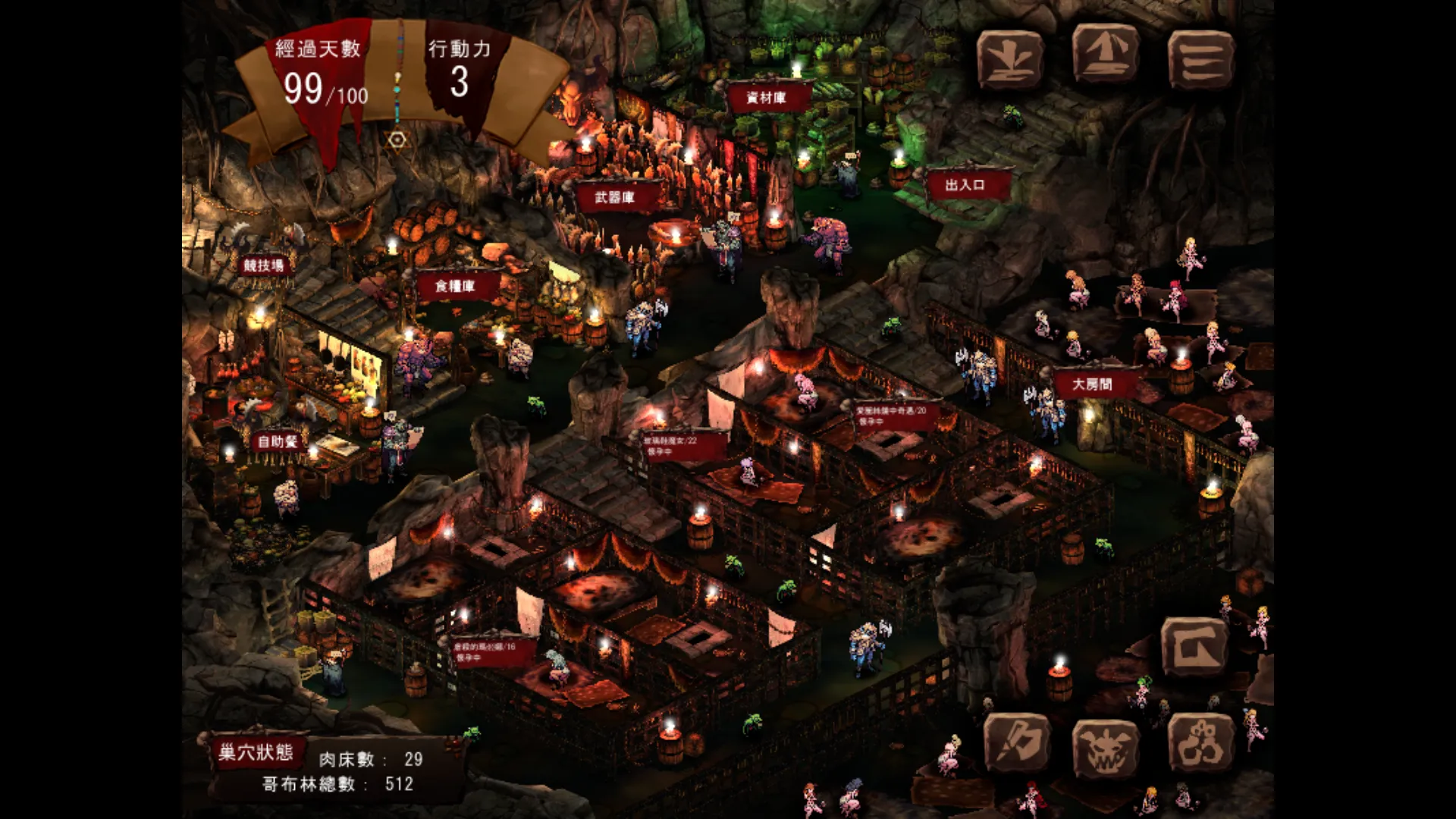
Task: Click the stone button with upward arrow glyph
Action: 1105,55
